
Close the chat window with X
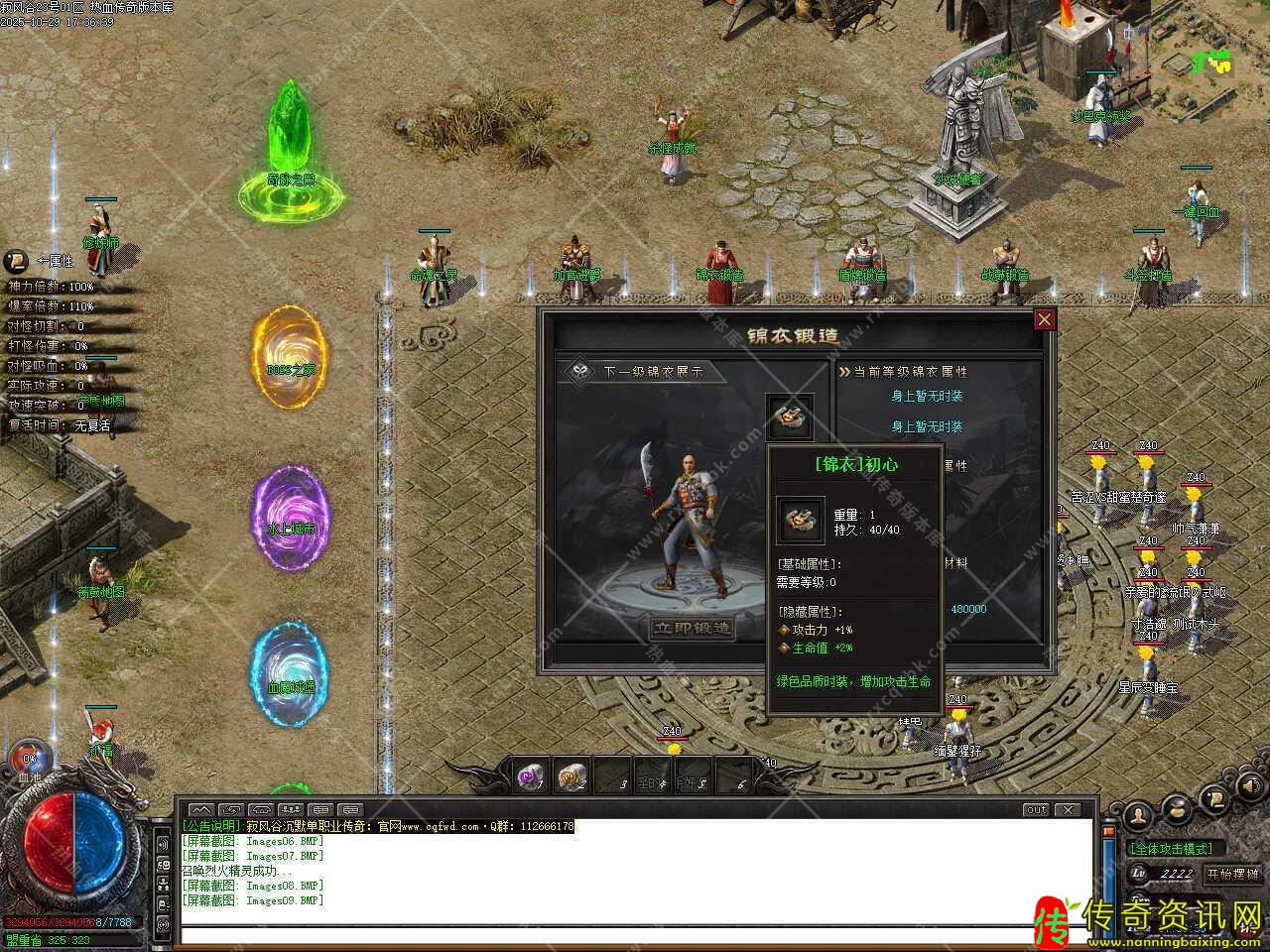pyautogui.click(x=1067, y=809)
